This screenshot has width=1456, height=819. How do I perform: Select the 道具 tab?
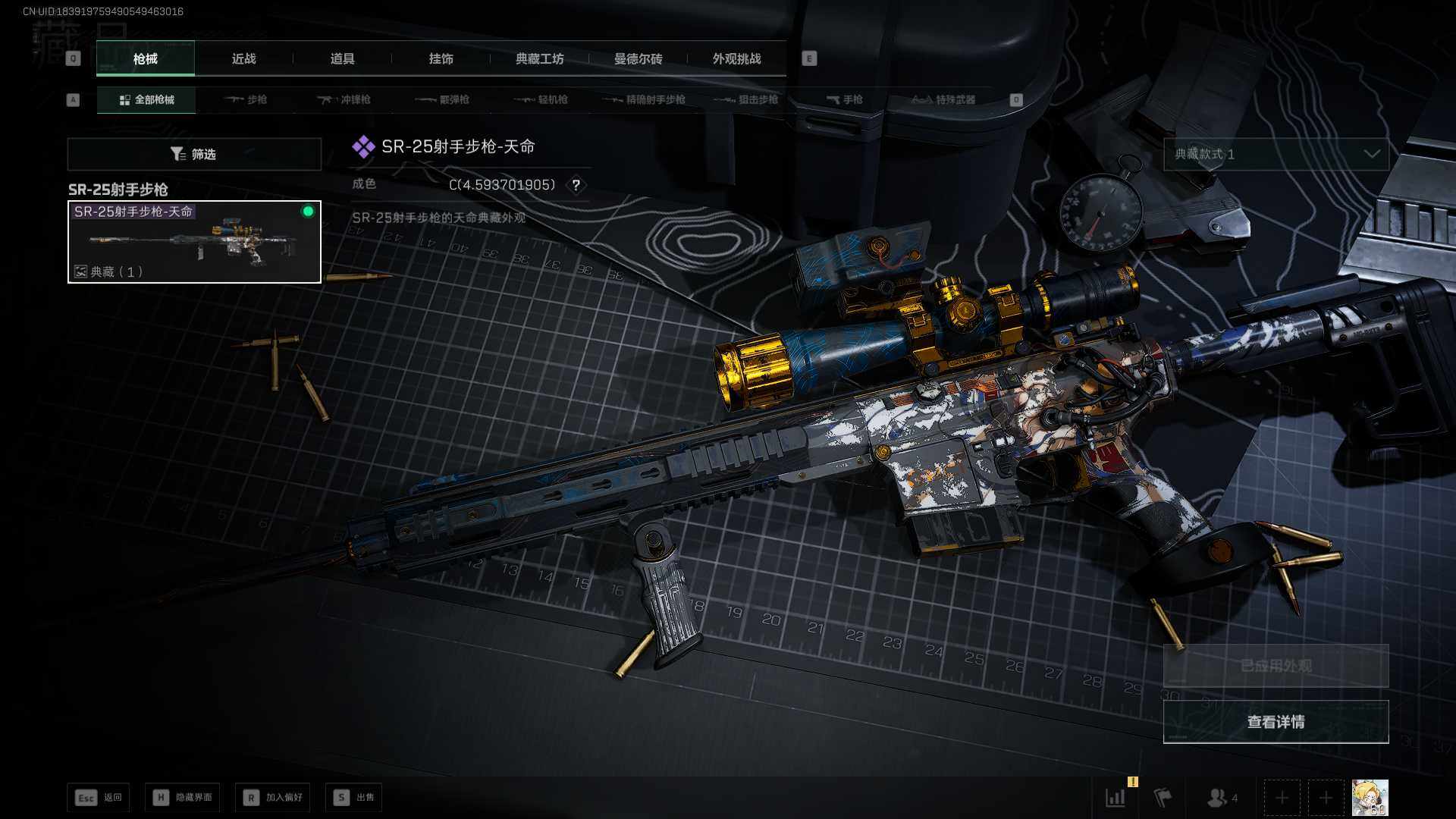342,58
